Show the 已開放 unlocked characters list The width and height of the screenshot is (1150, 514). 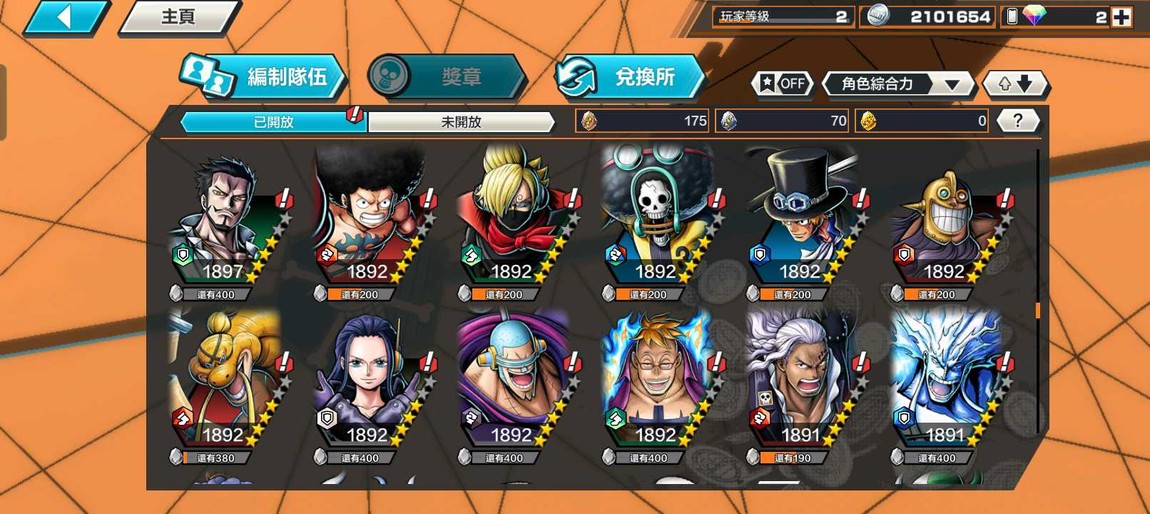click(x=272, y=122)
